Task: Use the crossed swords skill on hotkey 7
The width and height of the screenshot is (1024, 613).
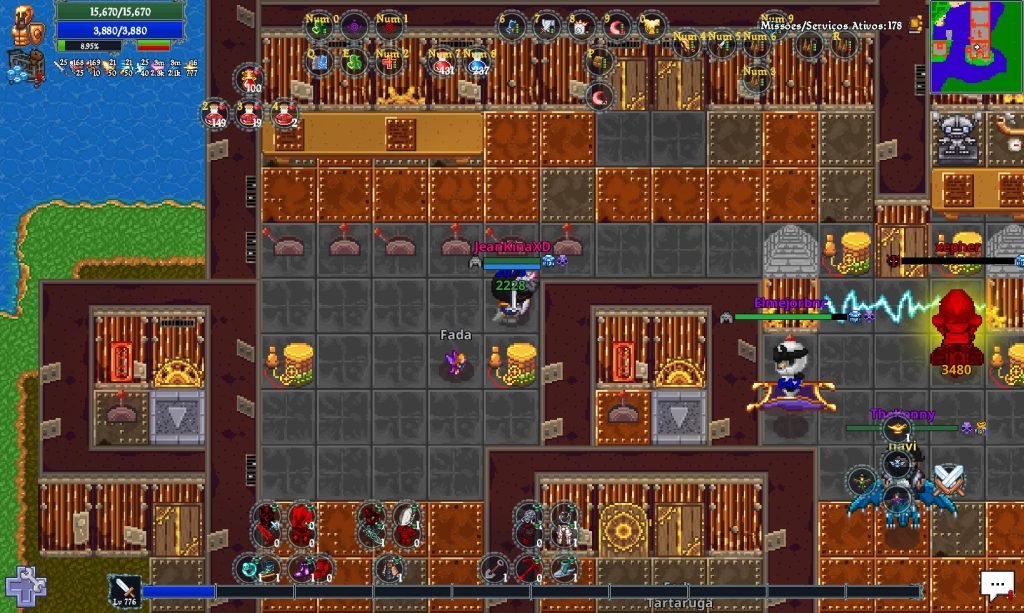Action: 546,26
